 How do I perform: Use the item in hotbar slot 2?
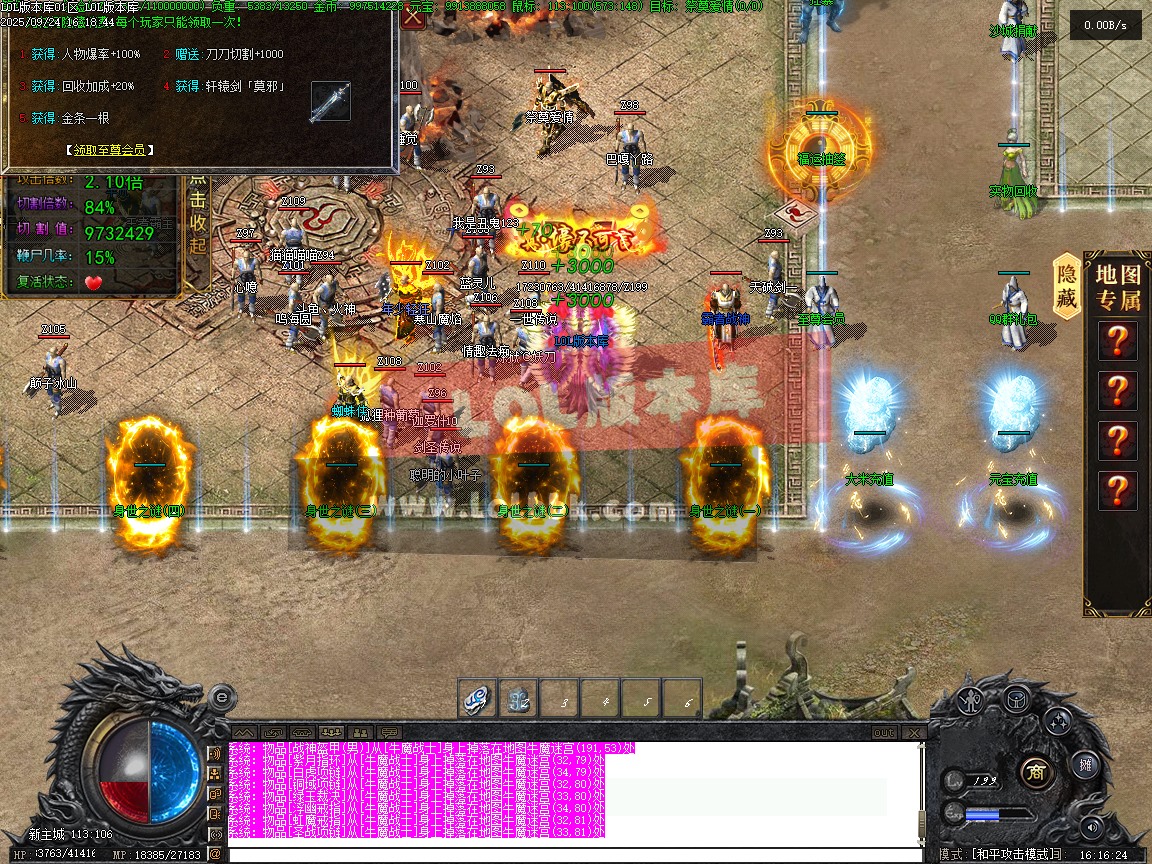[518, 700]
